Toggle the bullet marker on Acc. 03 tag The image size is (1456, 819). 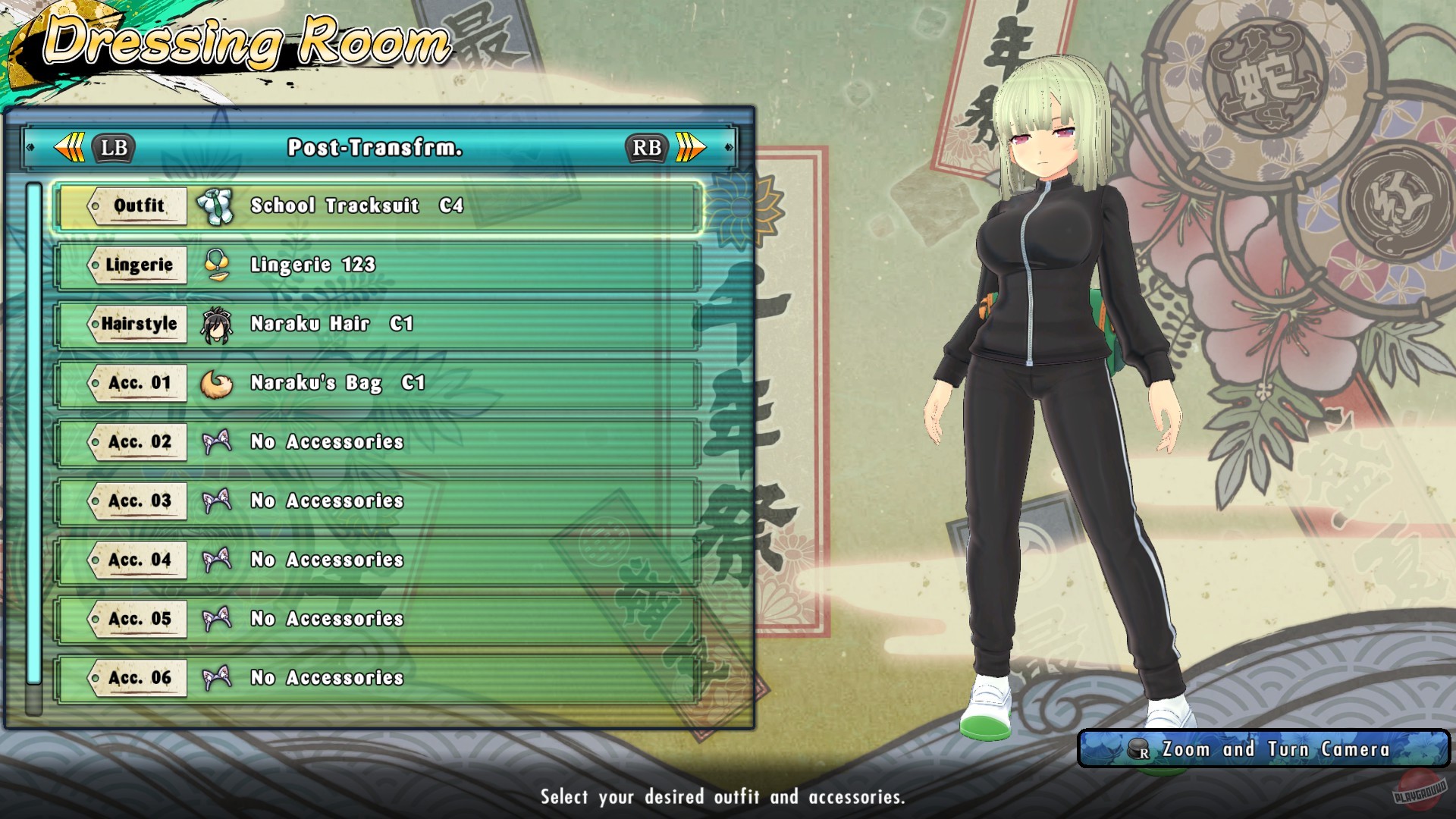pos(94,501)
